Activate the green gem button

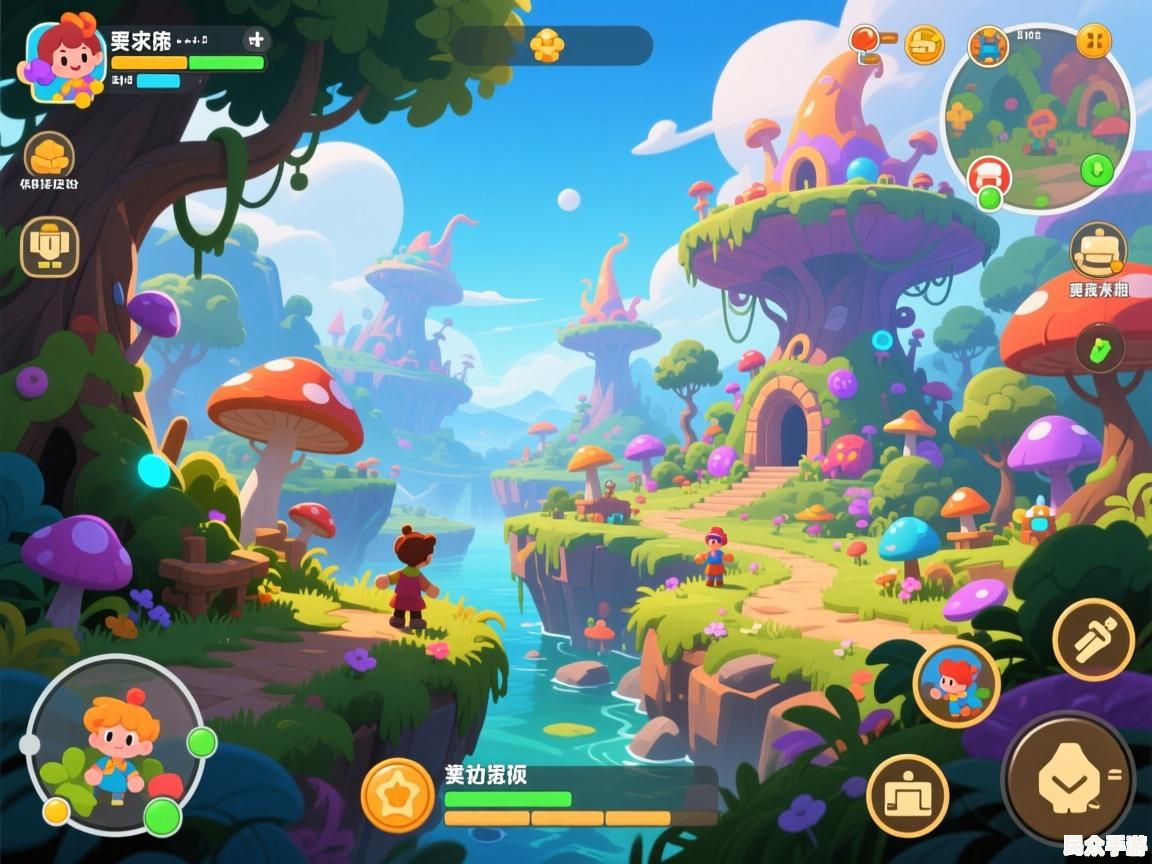click(1100, 349)
